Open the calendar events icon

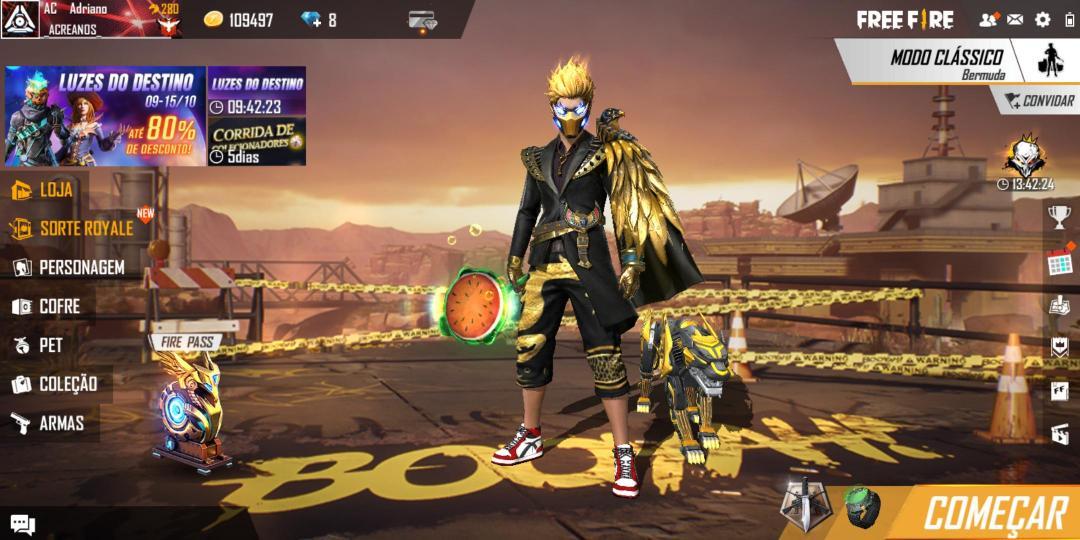1059,262
